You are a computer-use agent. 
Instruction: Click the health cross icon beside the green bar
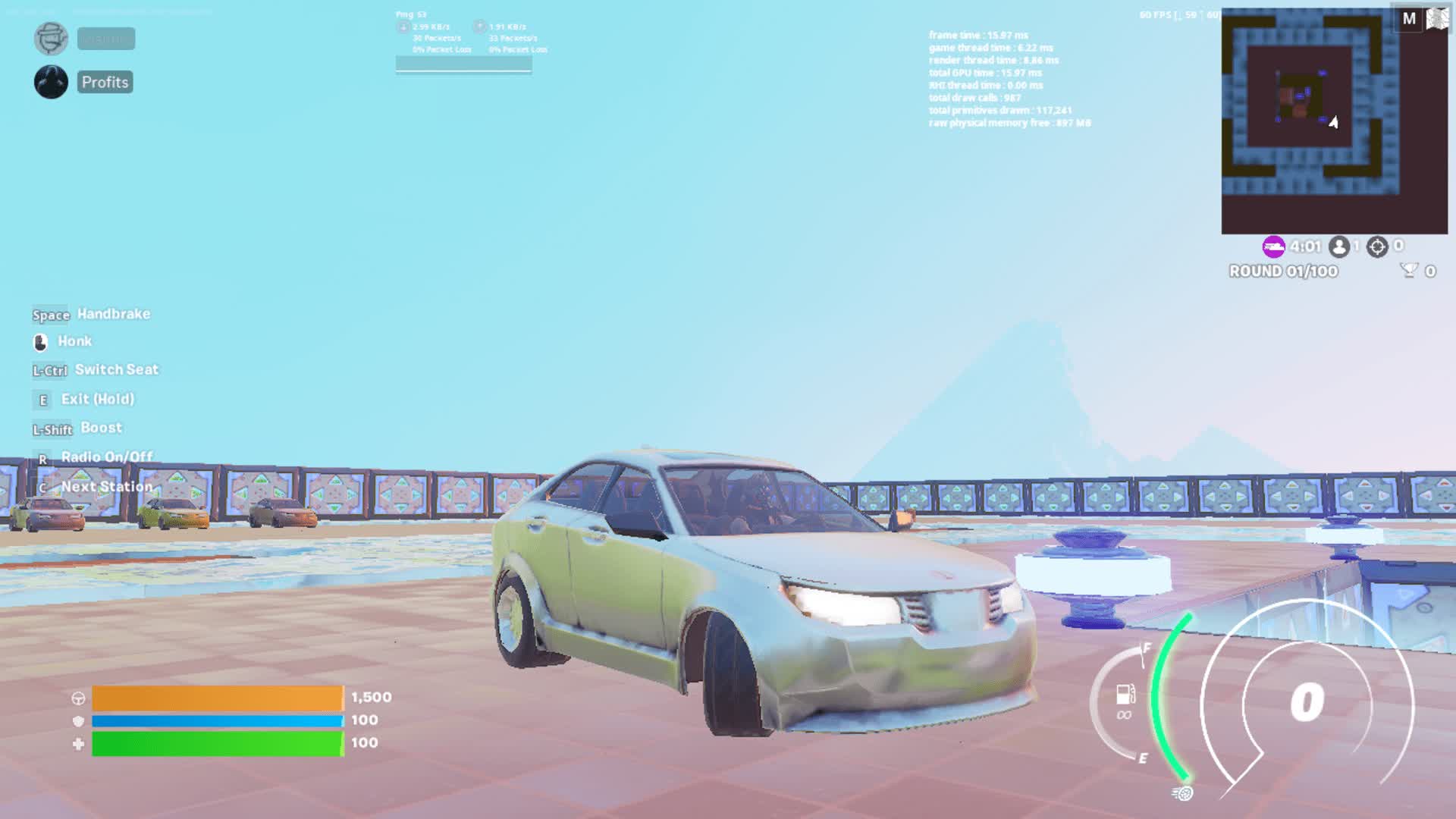point(79,745)
